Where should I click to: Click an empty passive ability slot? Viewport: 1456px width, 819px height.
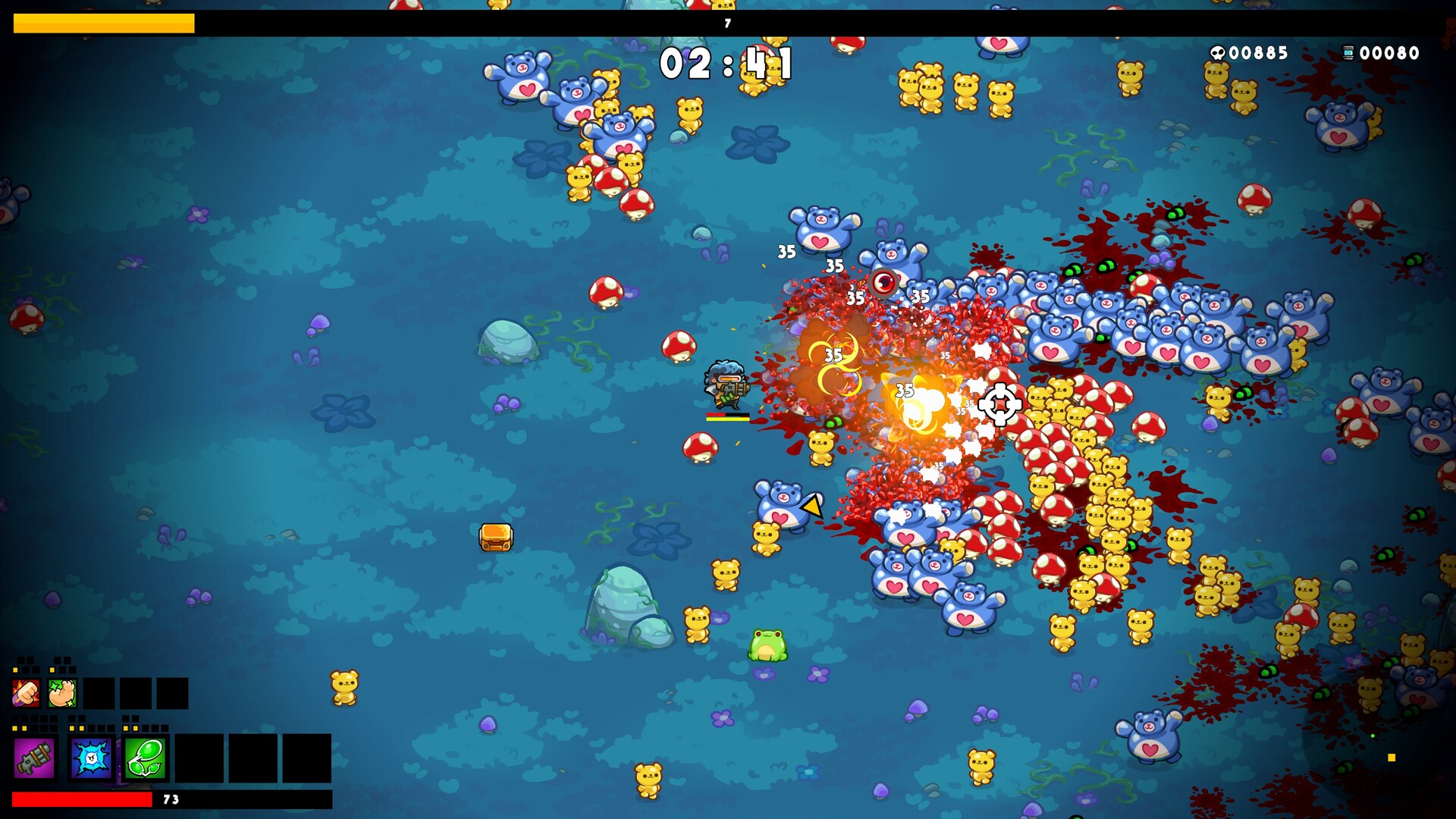[x=99, y=692]
